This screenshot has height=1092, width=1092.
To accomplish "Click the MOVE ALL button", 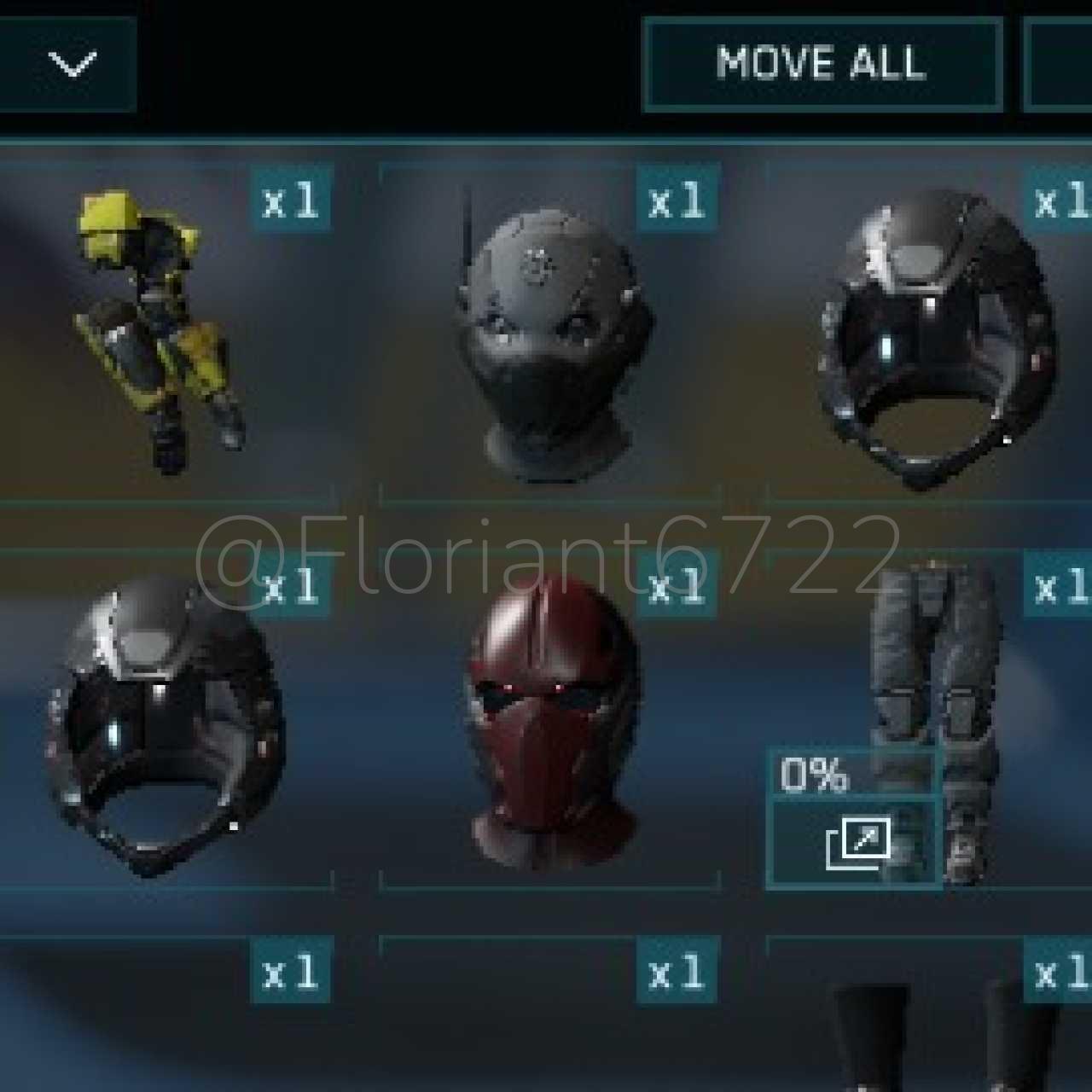I will point(822,65).
